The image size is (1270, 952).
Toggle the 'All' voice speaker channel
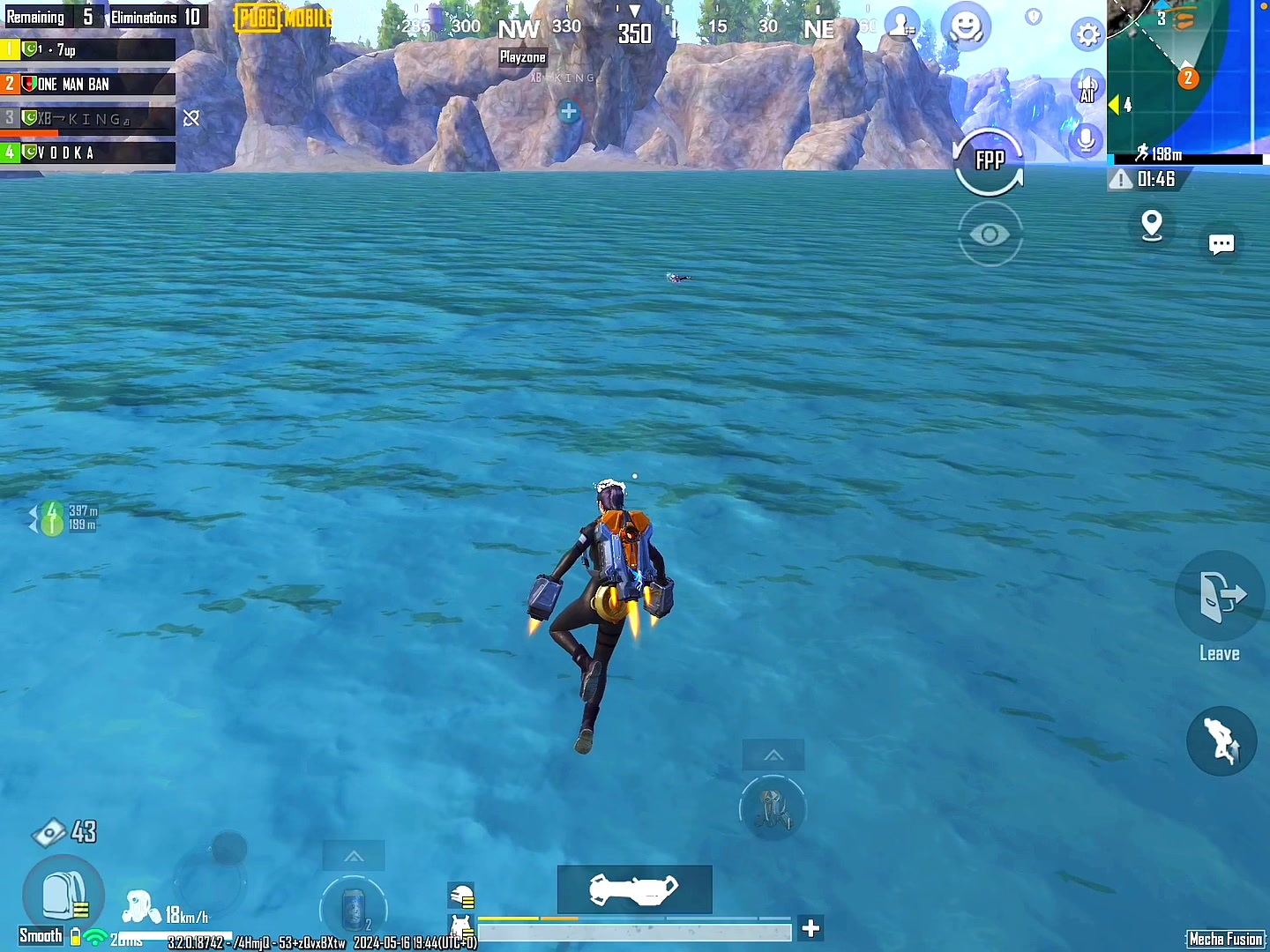tap(1087, 88)
